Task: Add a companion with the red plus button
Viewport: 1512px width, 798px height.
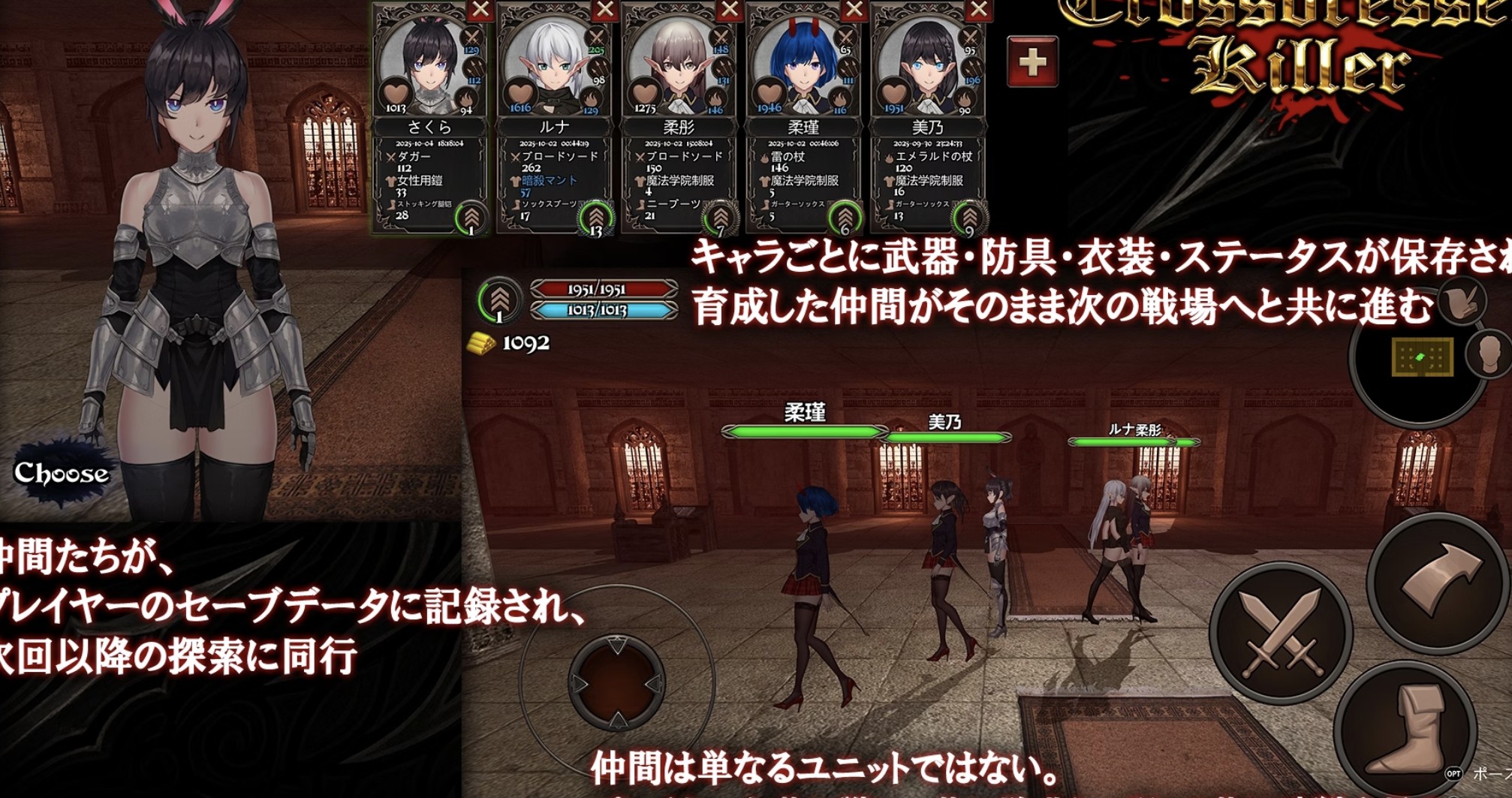Action: click(x=1032, y=62)
